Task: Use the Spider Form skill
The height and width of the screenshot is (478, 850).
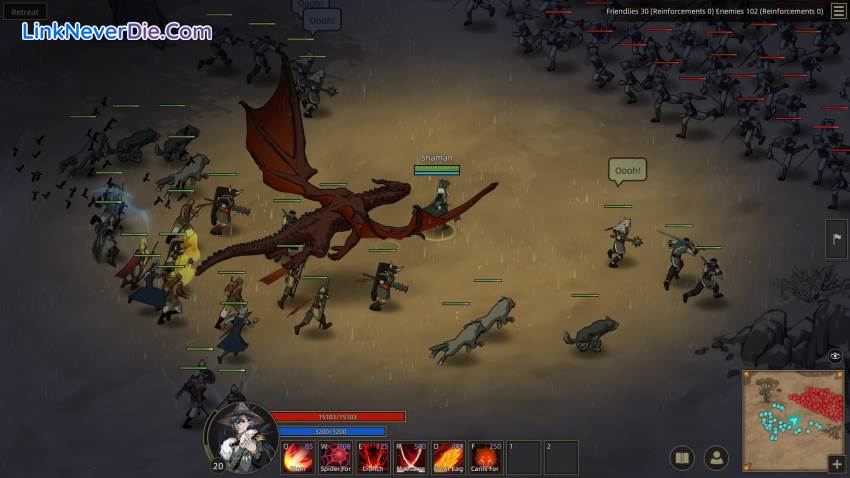Action: click(x=336, y=457)
